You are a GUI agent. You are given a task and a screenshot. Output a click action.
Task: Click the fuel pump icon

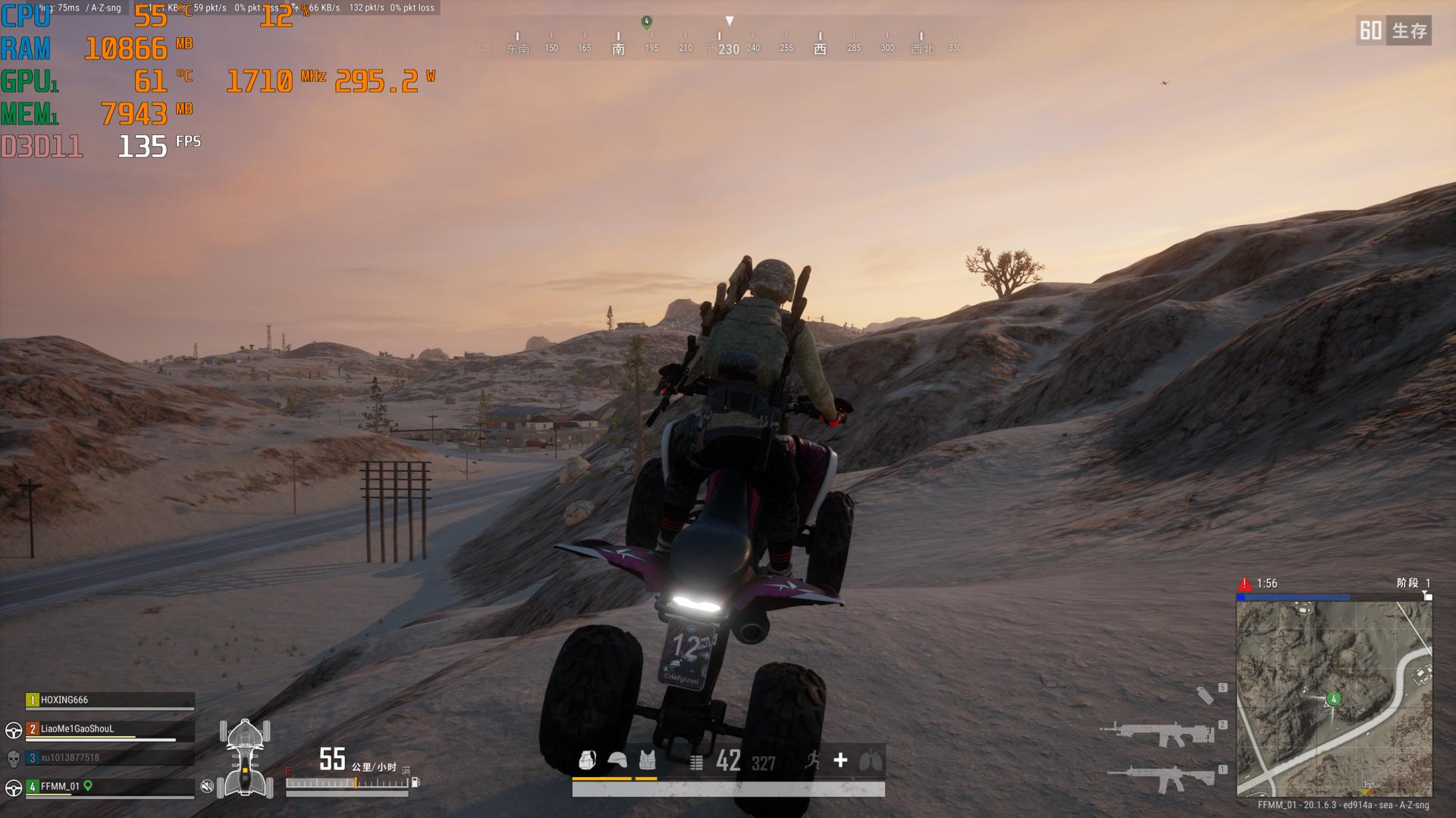[416, 782]
